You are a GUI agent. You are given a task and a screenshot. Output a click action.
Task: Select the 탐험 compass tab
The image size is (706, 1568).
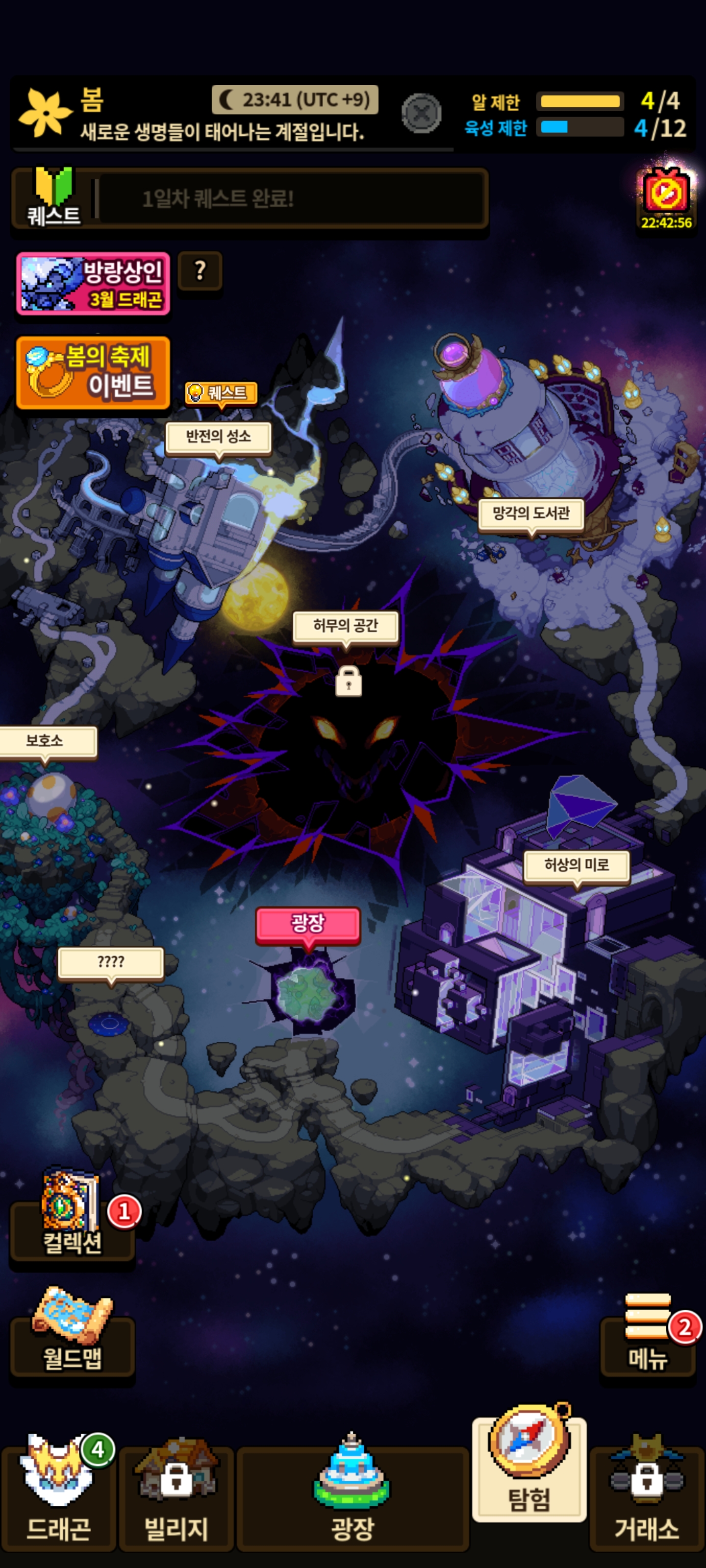coord(529,1473)
